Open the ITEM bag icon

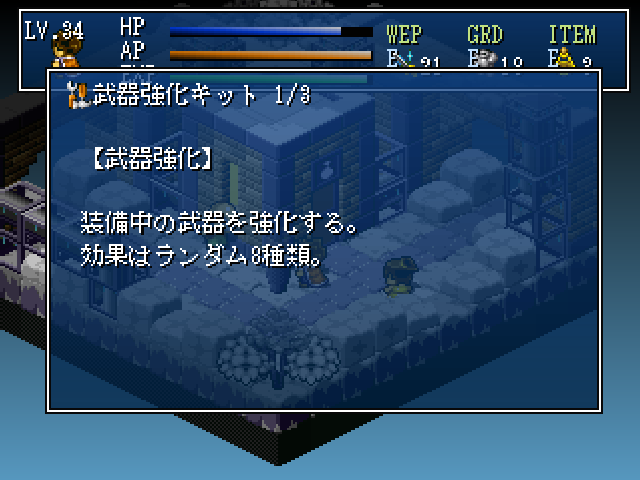click(562, 58)
